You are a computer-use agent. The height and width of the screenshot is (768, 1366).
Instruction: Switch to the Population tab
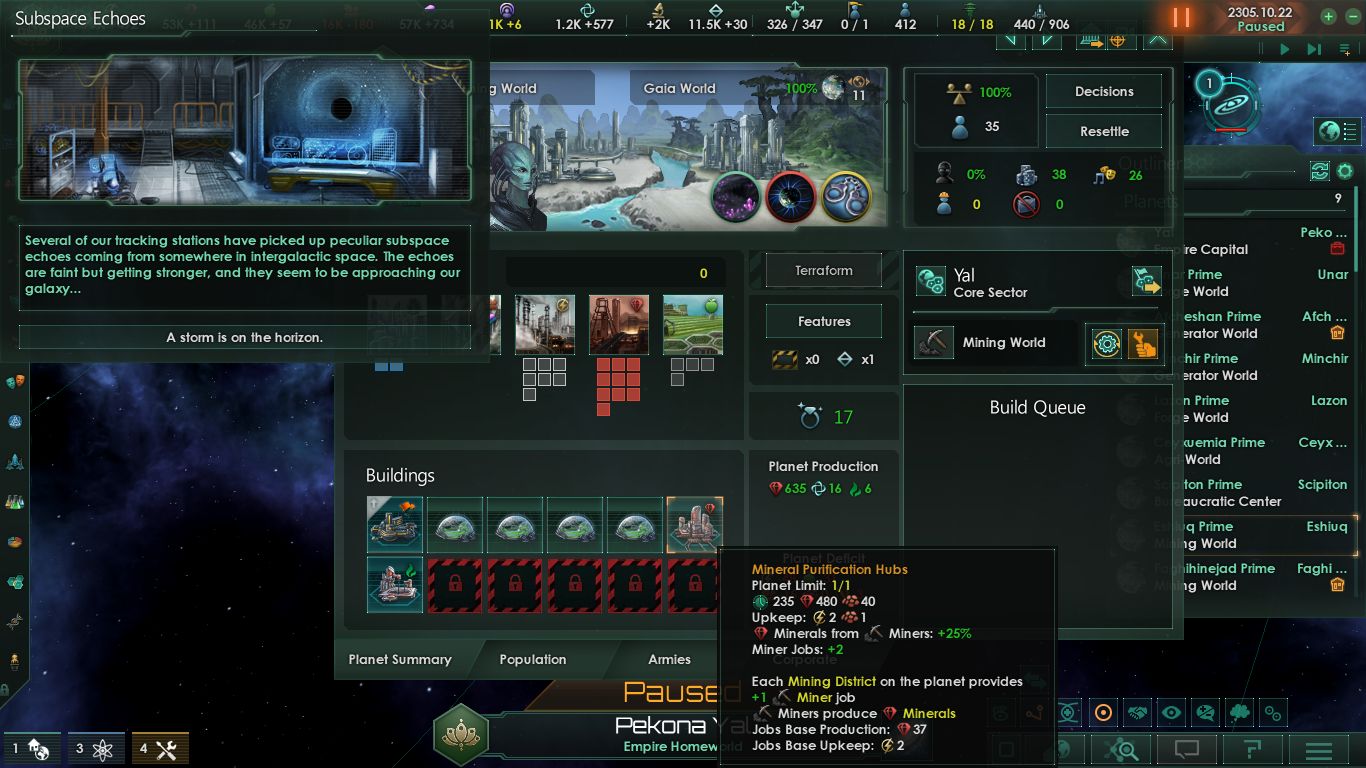(533, 659)
